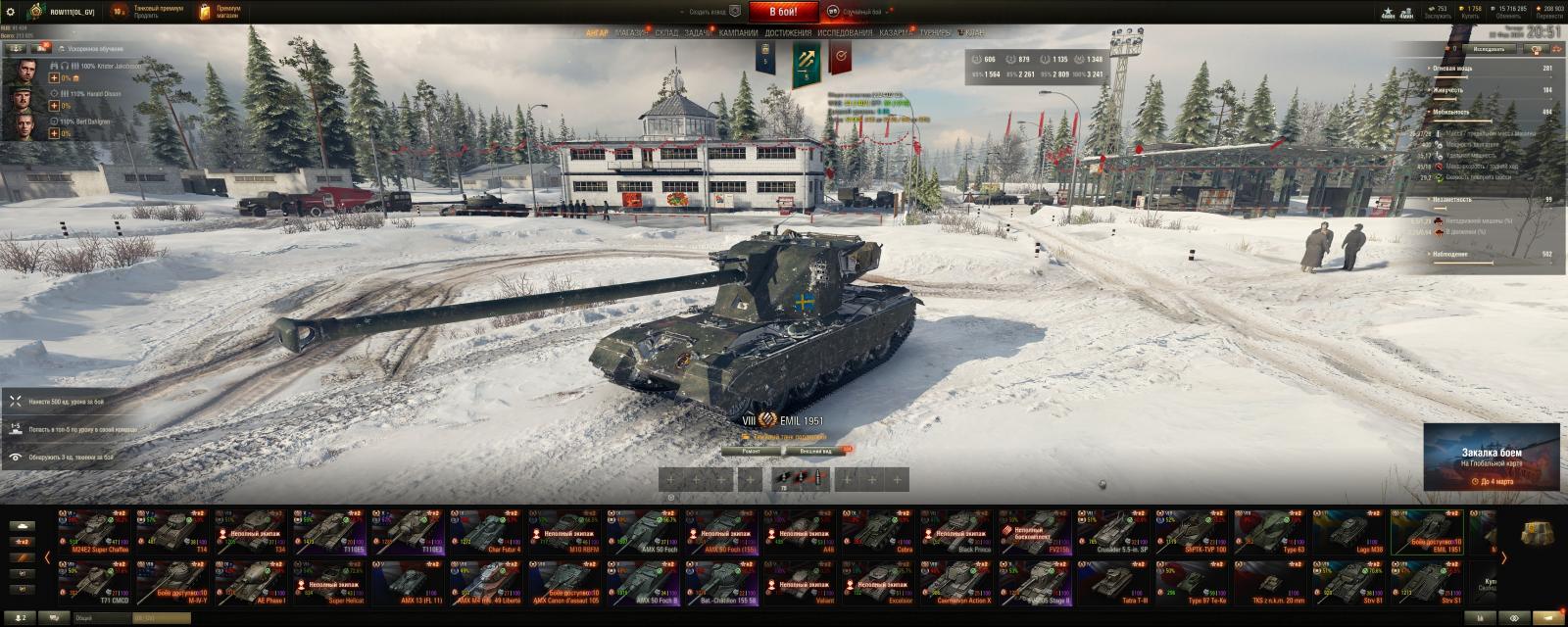Choose the Char Futur 4 tank
Screen dimensions: 1568x627
tap(486, 532)
